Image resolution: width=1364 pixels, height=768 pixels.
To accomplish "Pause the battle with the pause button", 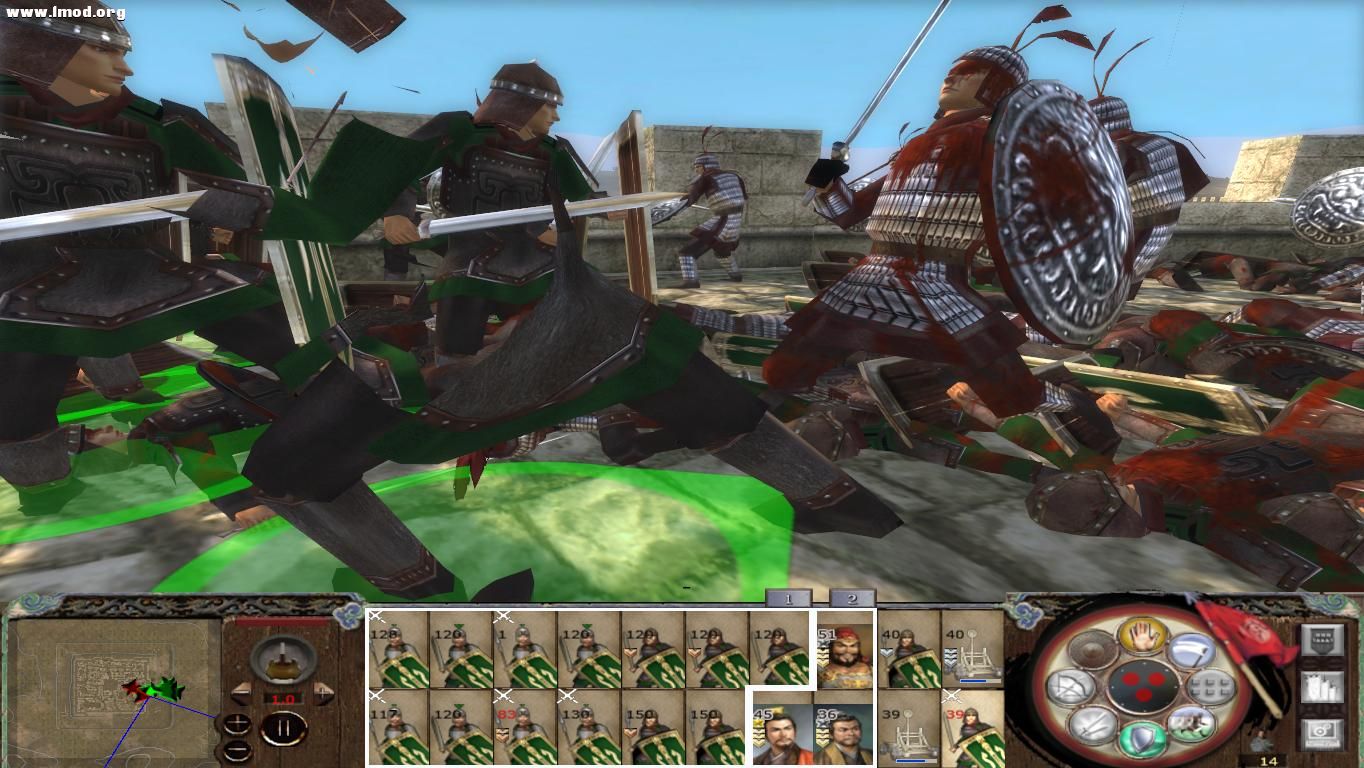I will click(x=284, y=726).
